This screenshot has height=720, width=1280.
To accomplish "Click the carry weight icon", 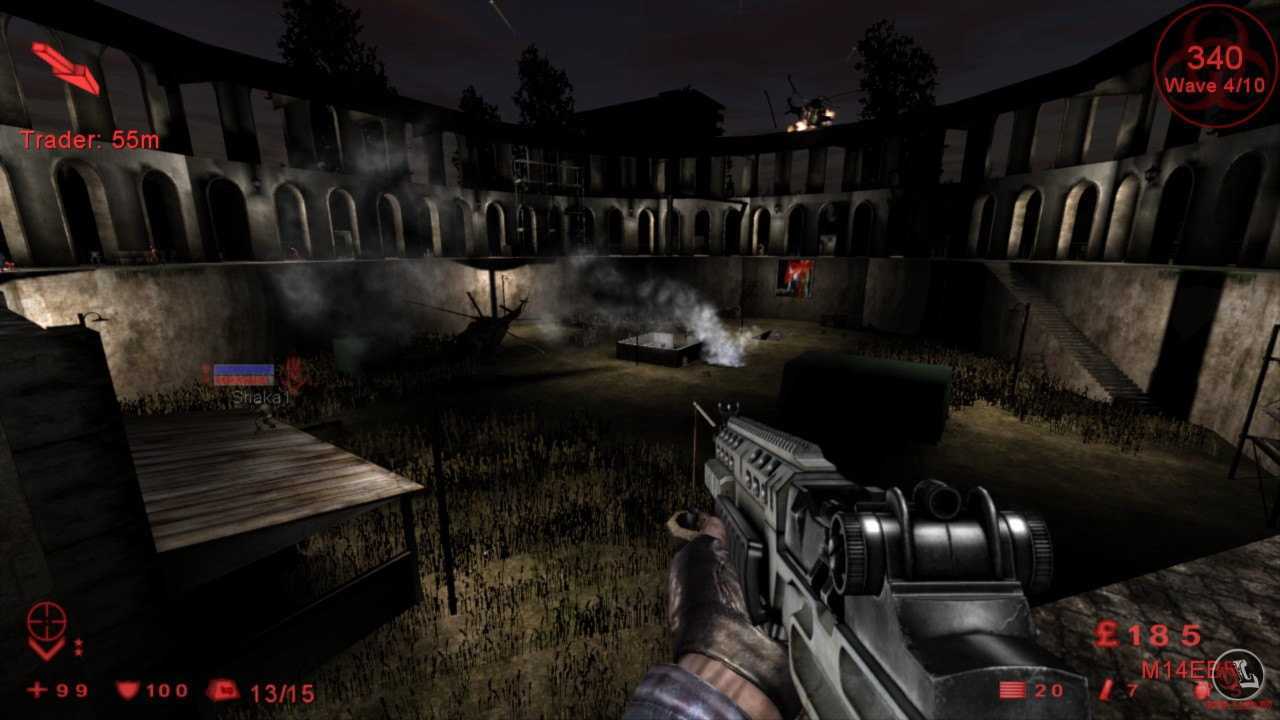I will (222, 690).
